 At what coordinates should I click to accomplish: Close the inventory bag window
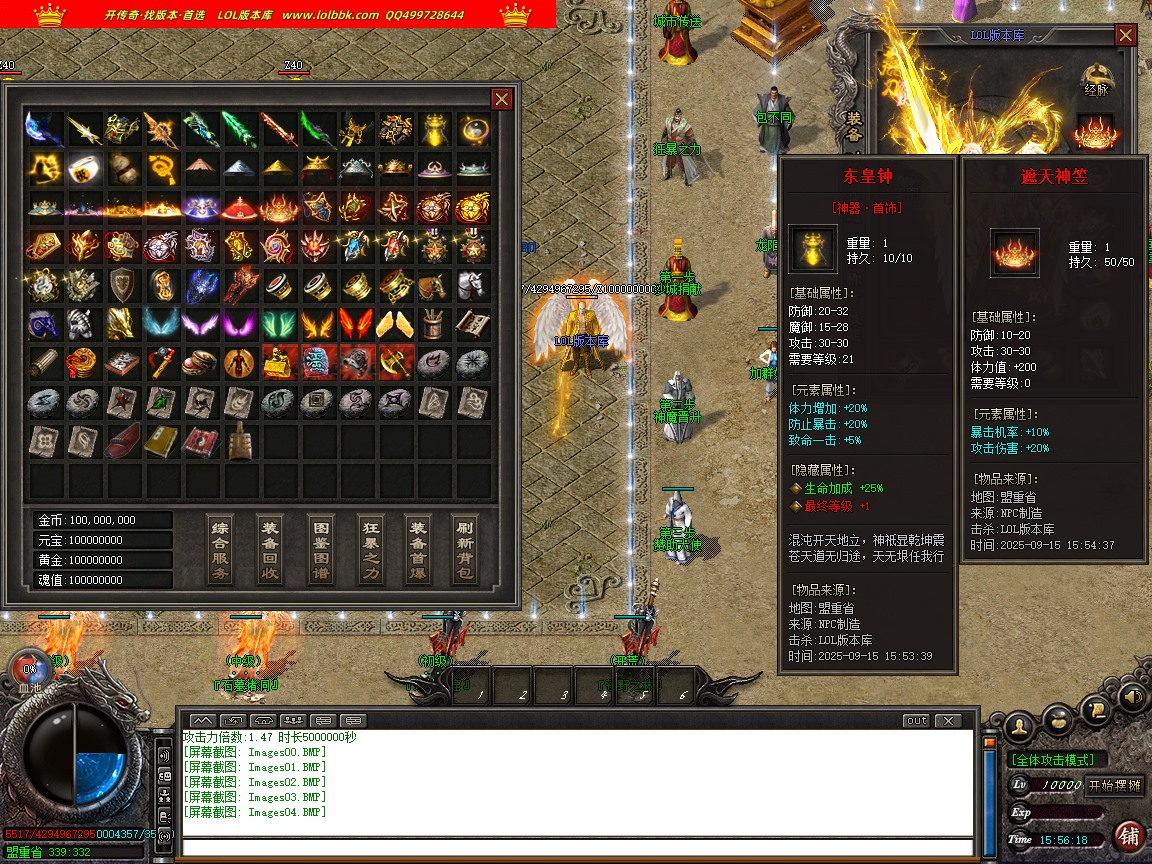tap(502, 98)
